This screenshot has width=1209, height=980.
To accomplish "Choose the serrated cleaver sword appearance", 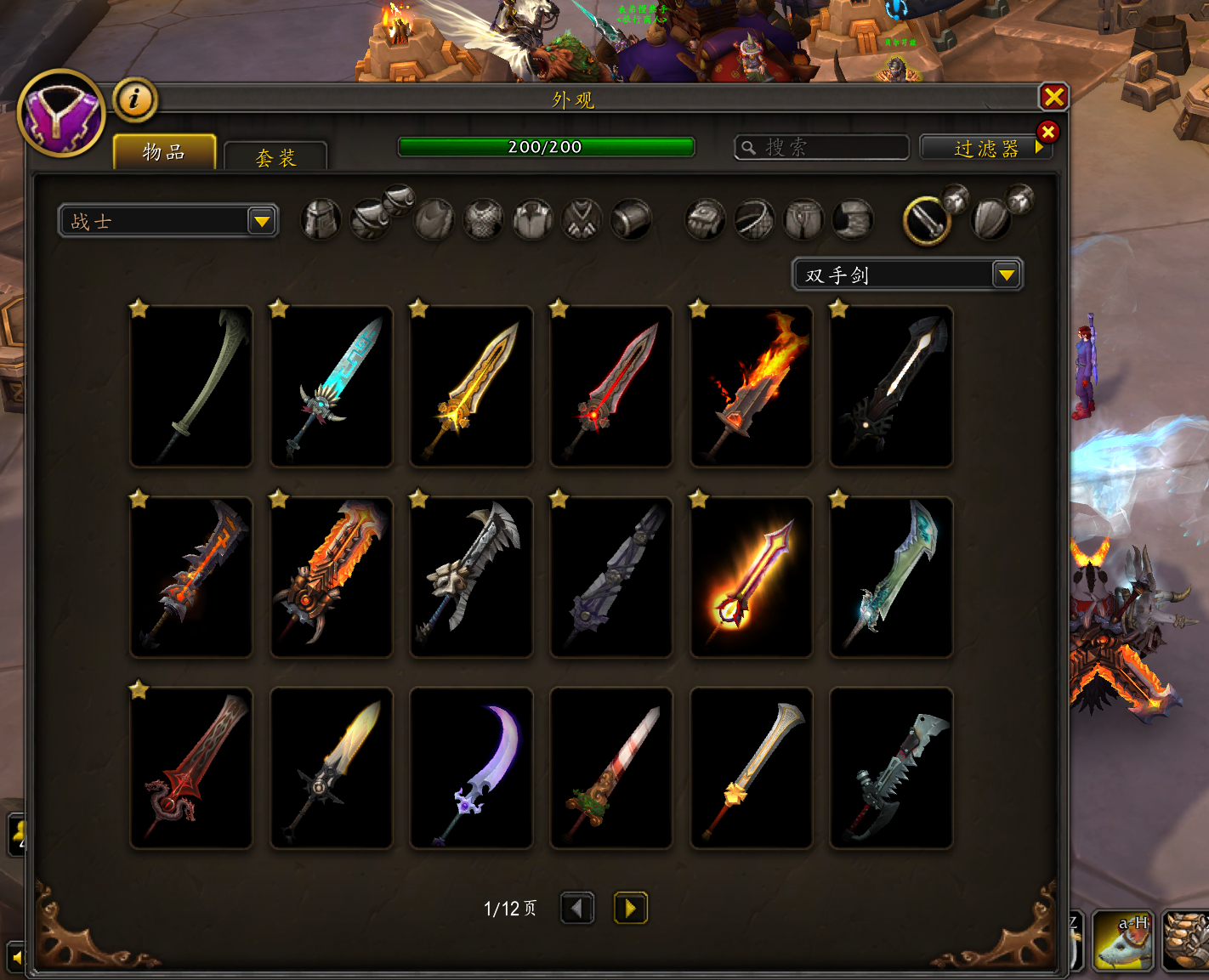I will [891, 768].
